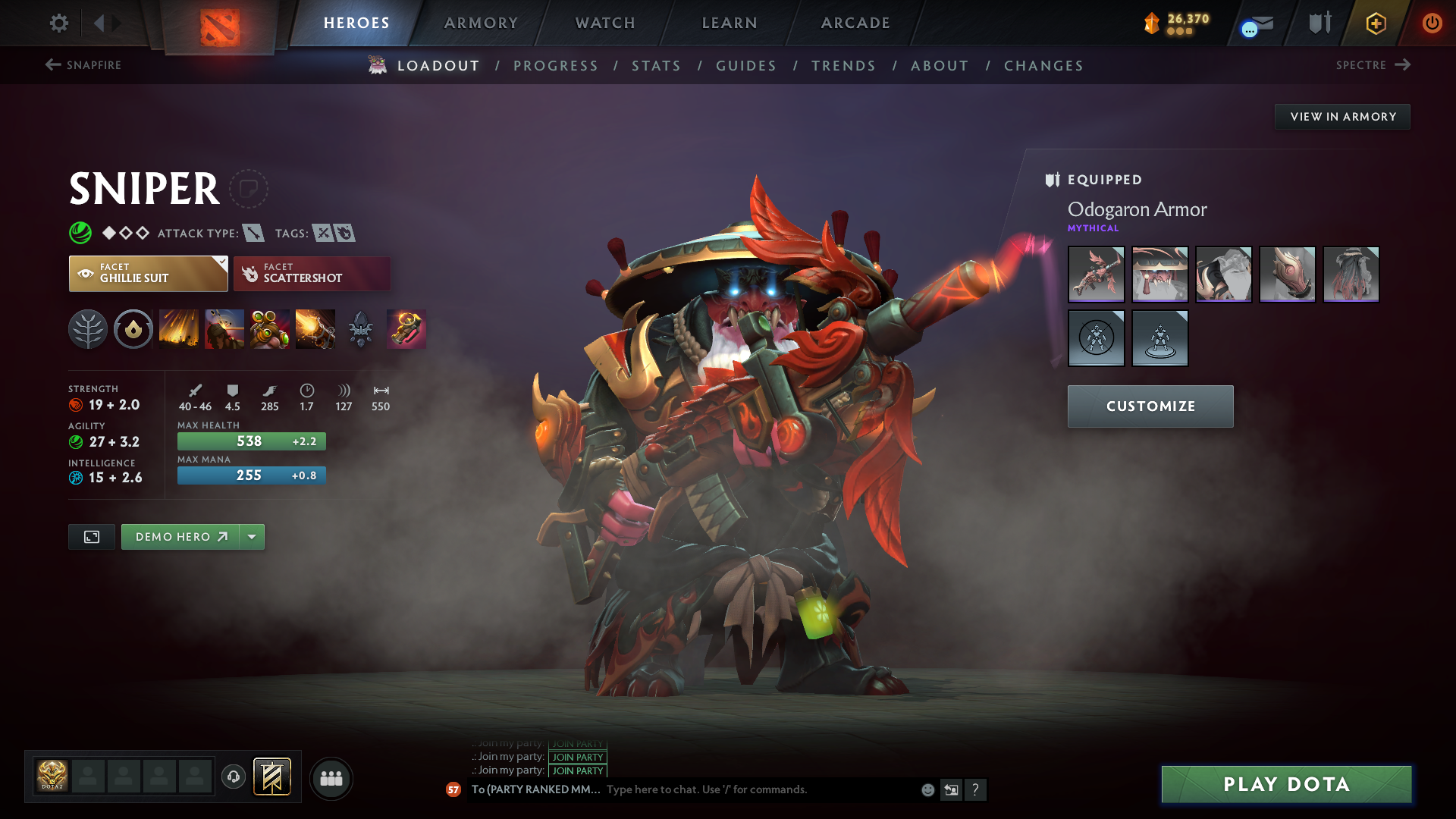
Task: View the Progress hero subtab
Action: (556, 66)
